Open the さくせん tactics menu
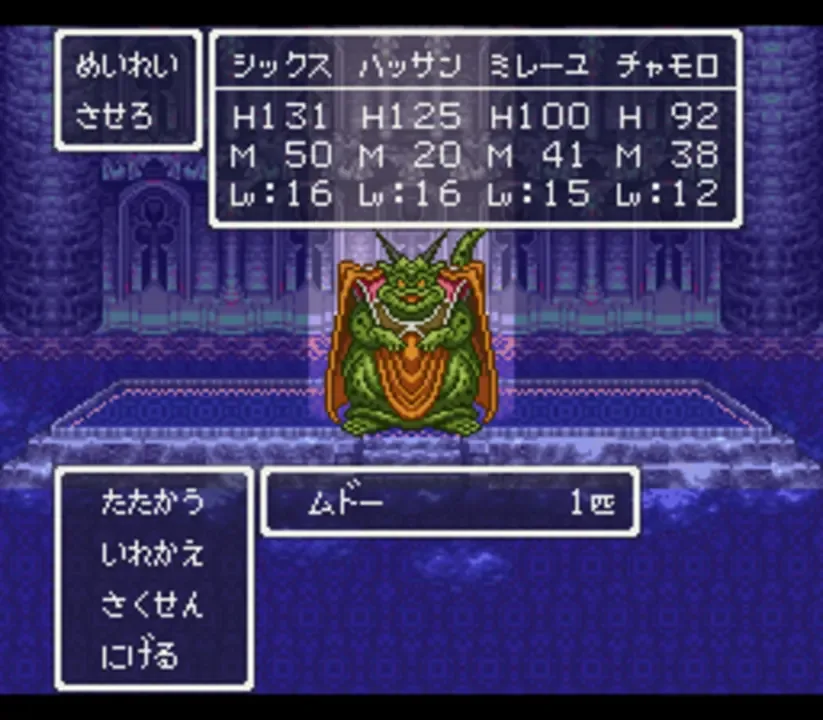The image size is (823, 720). click(152, 605)
